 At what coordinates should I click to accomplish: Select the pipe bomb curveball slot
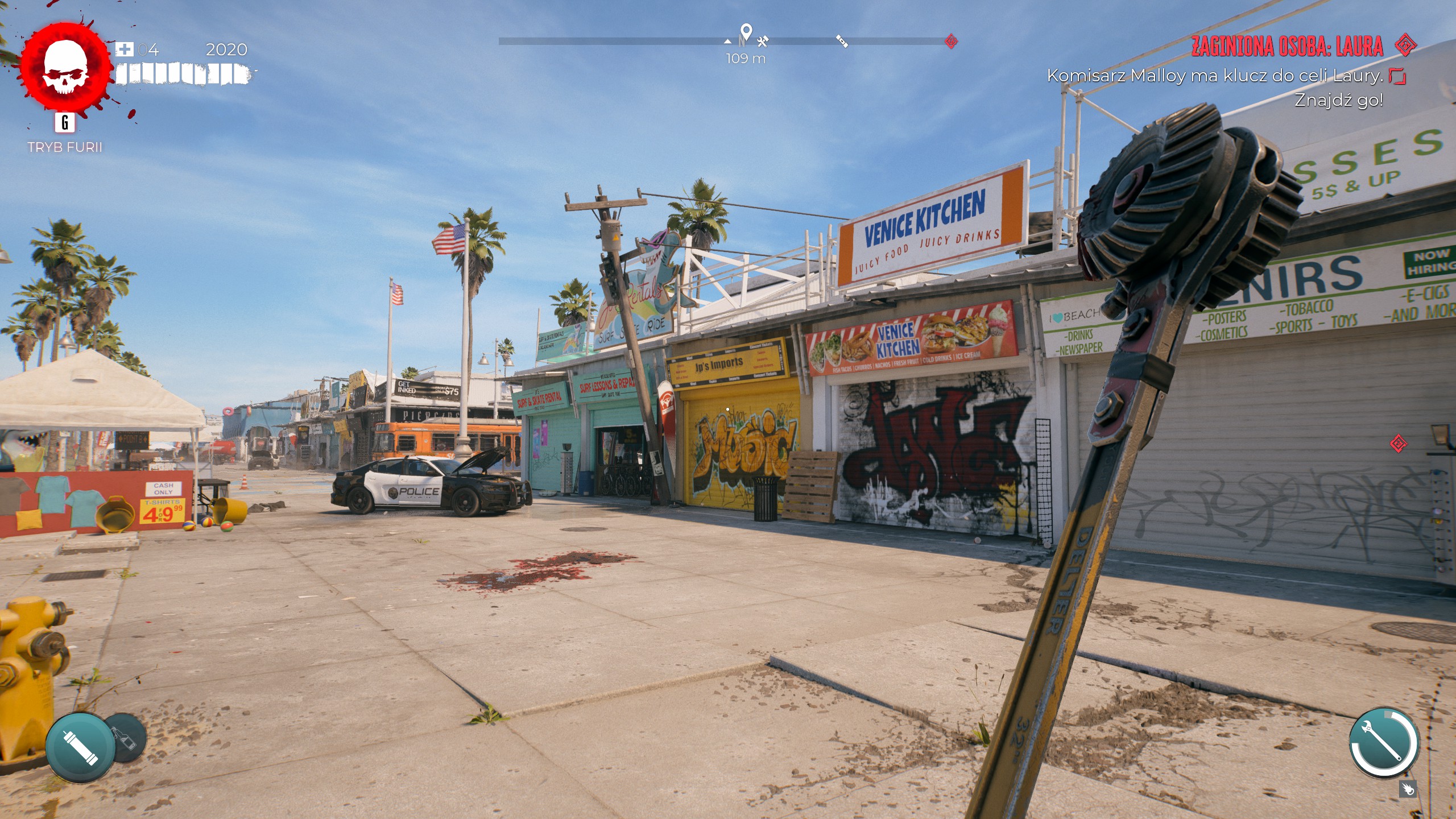(x=80, y=746)
